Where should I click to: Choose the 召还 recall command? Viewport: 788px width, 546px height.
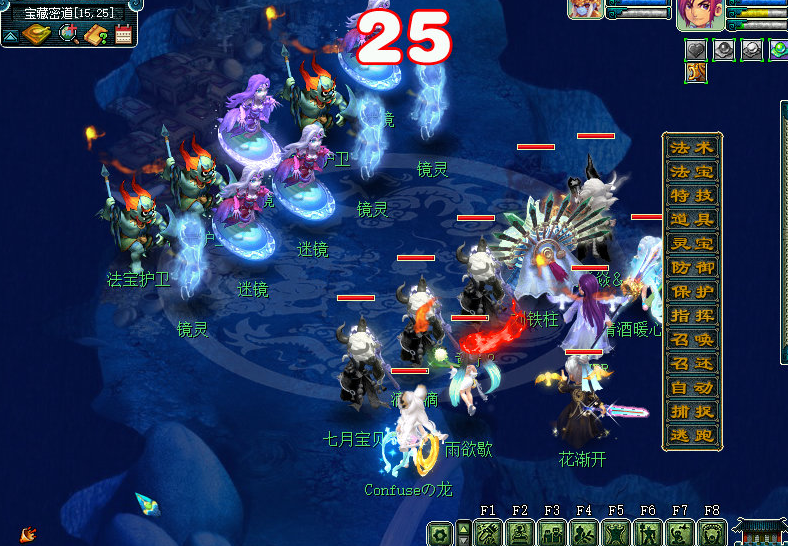[x=692, y=364]
